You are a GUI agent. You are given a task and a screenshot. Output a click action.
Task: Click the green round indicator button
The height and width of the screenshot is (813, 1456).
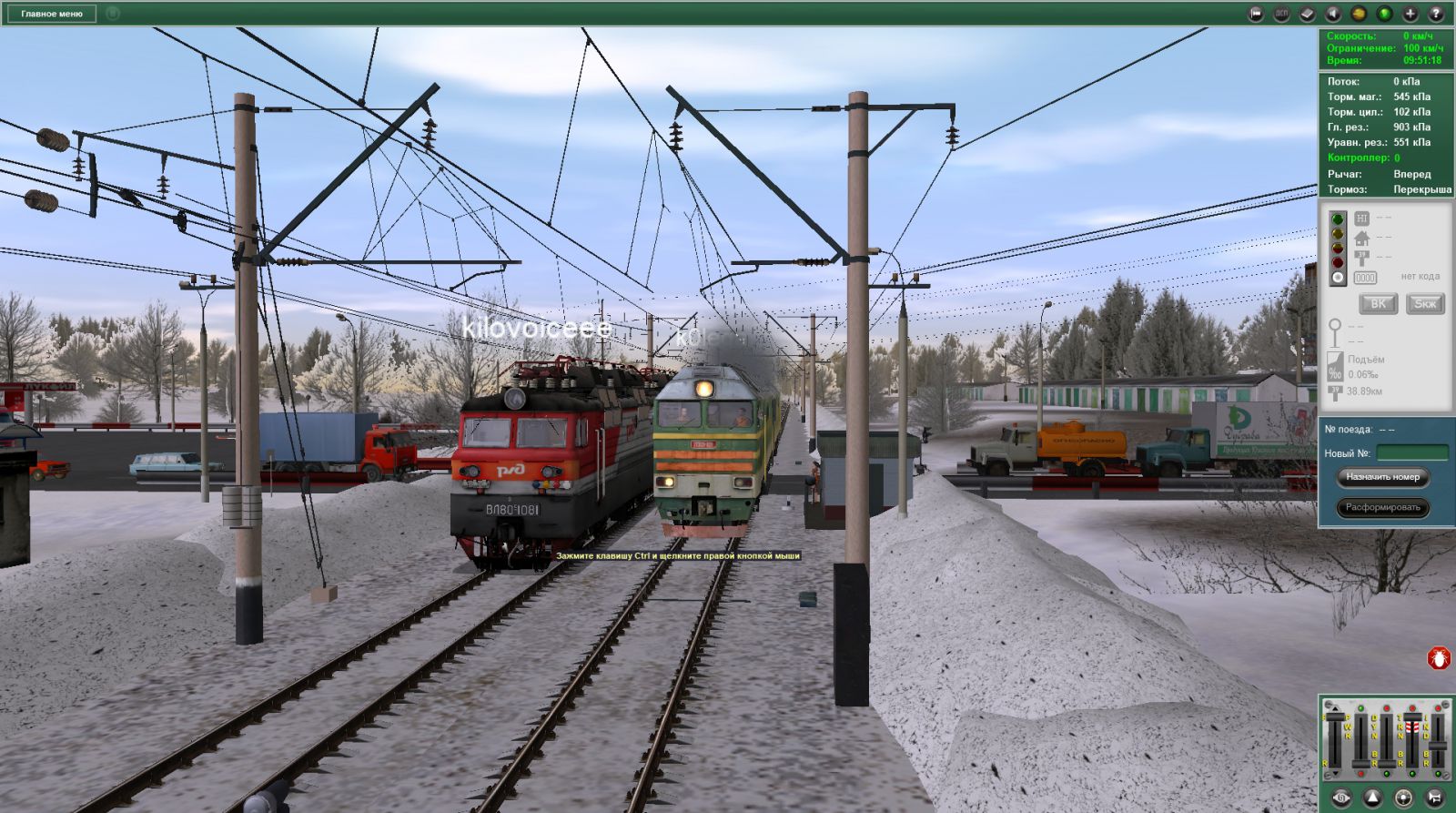[1384, 14]
